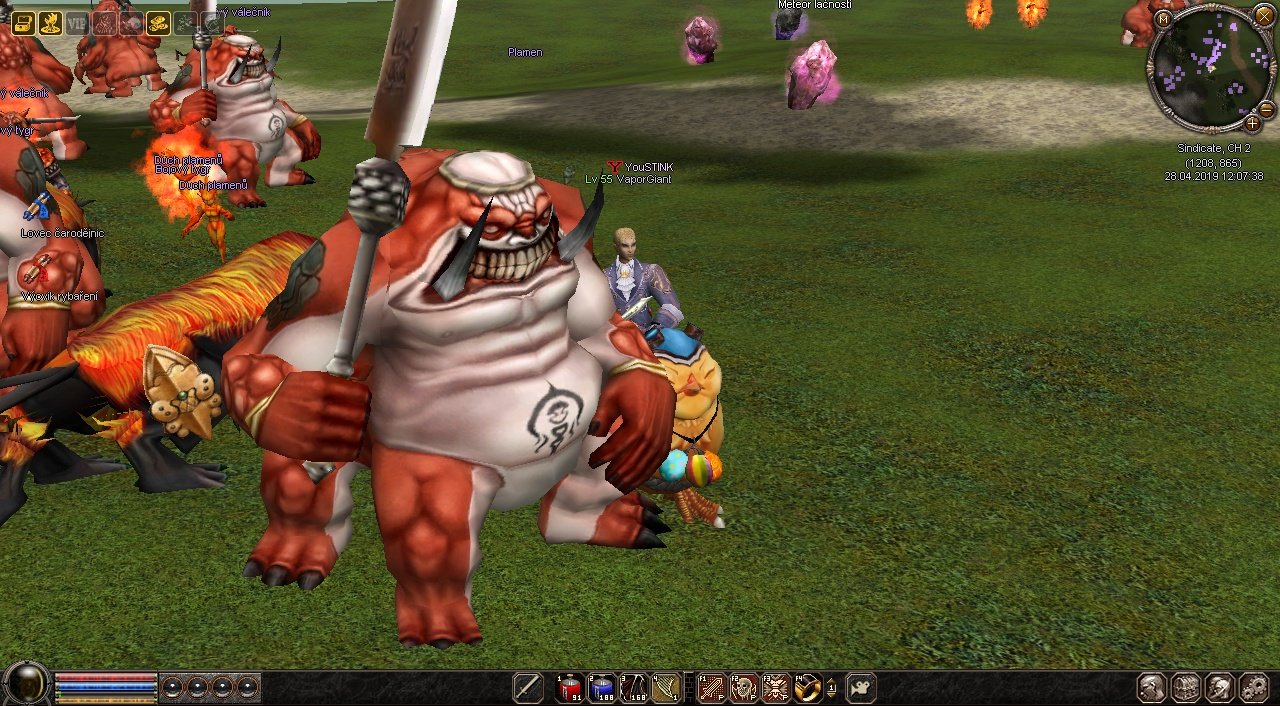Activate the F3 winged skill
Screen dimensions: 1280x706
[776, 688]
